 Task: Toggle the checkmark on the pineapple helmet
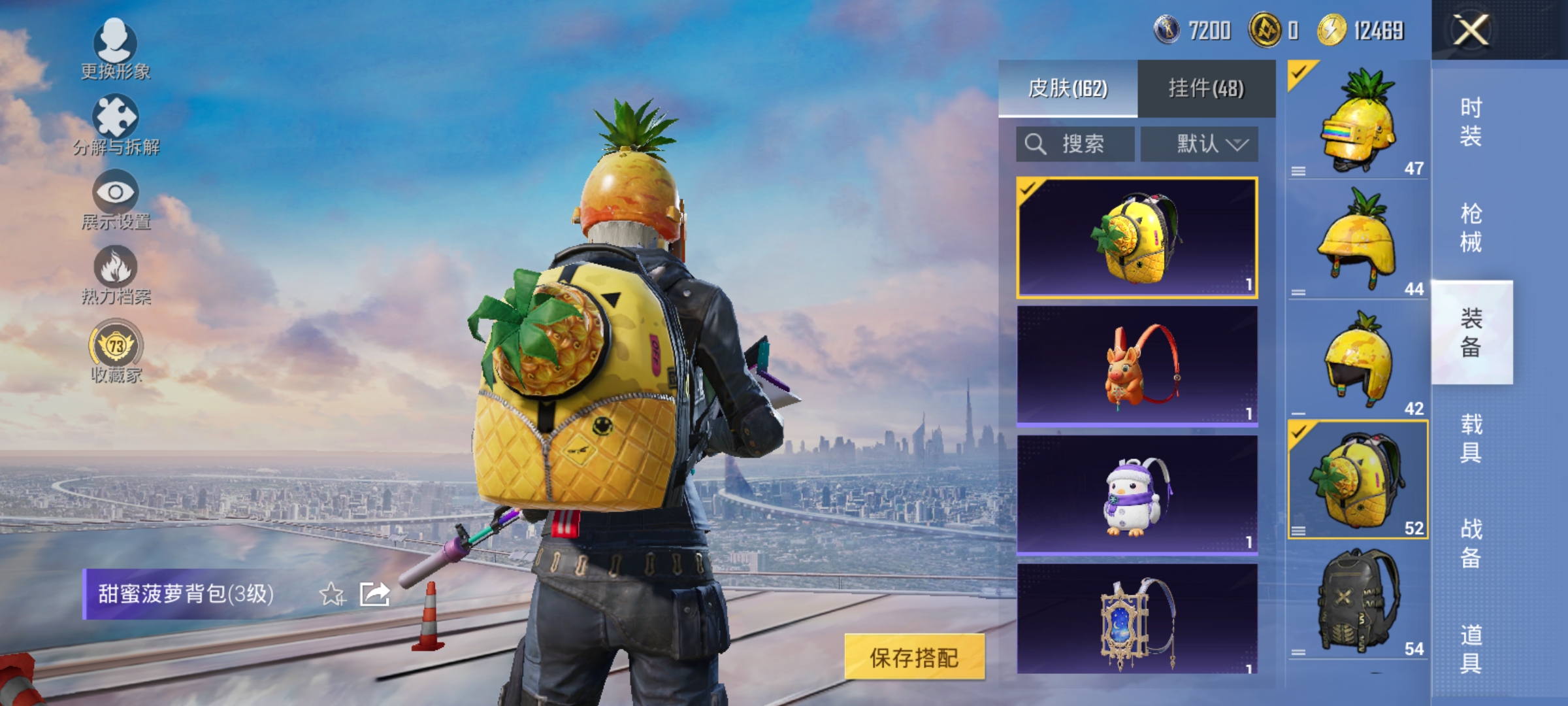coord(1300,72)
